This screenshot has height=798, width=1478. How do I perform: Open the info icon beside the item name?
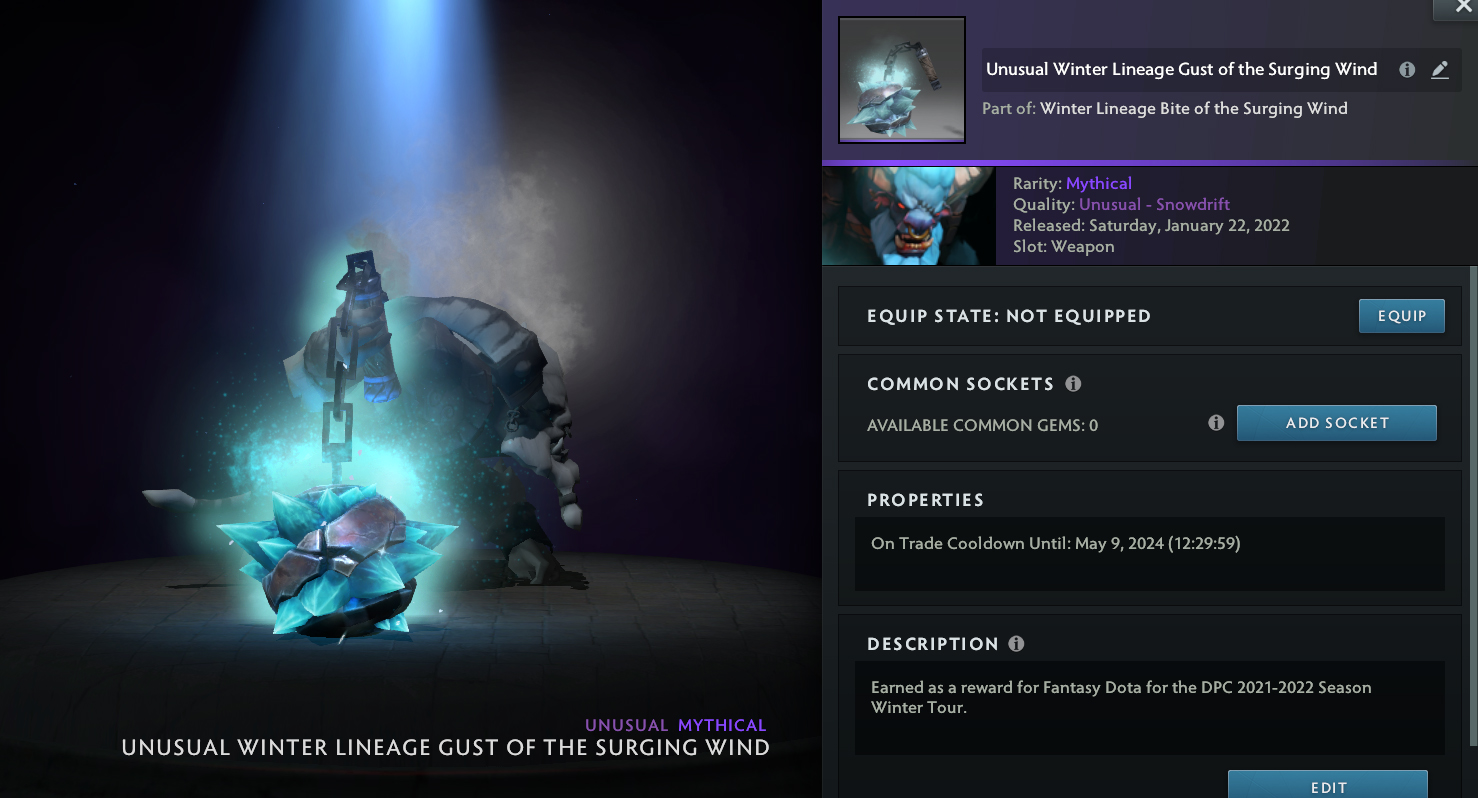(1407, 70)
